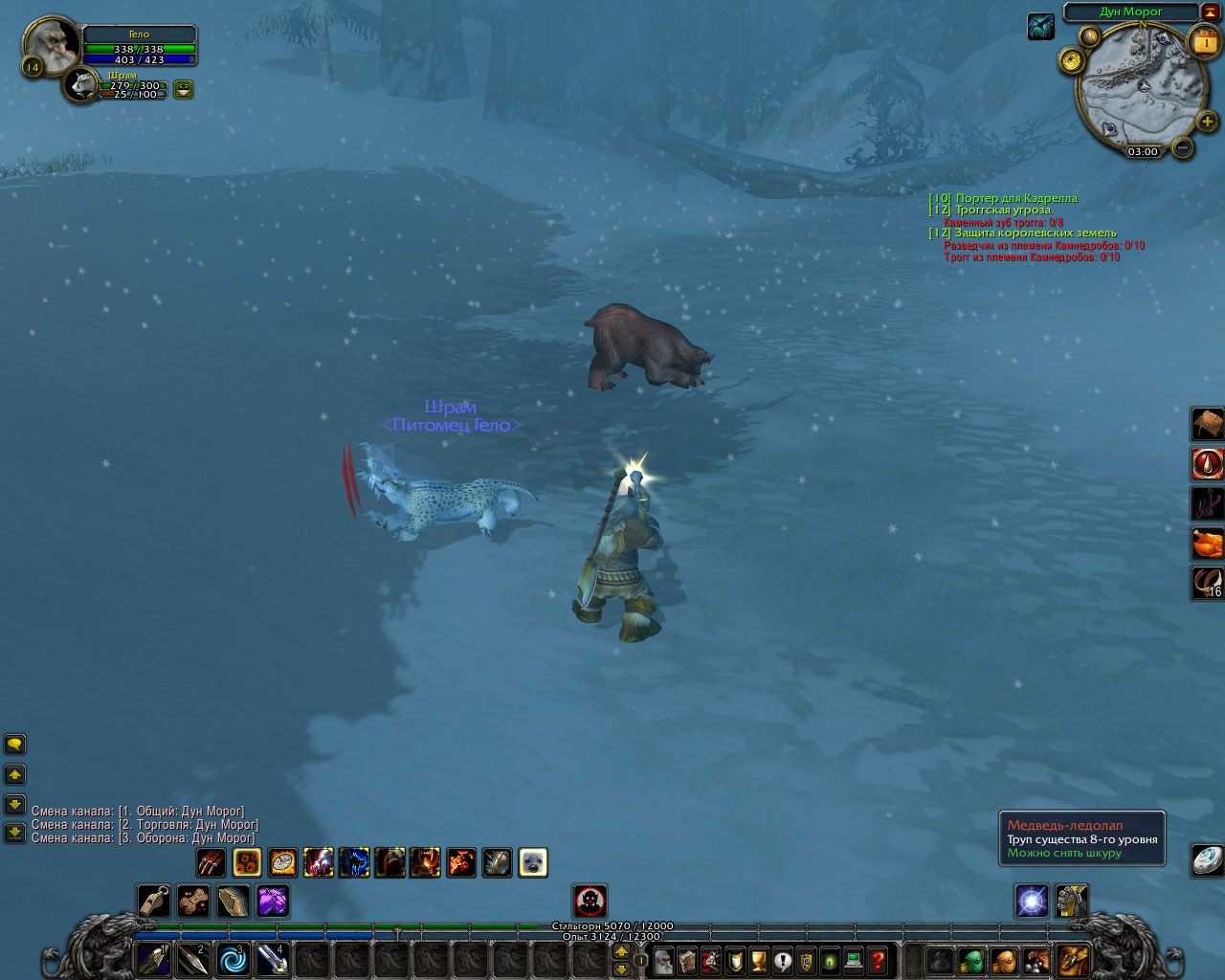Open the green bag slot
This screenshot has width=1225, height=980.
click(972, 960)
